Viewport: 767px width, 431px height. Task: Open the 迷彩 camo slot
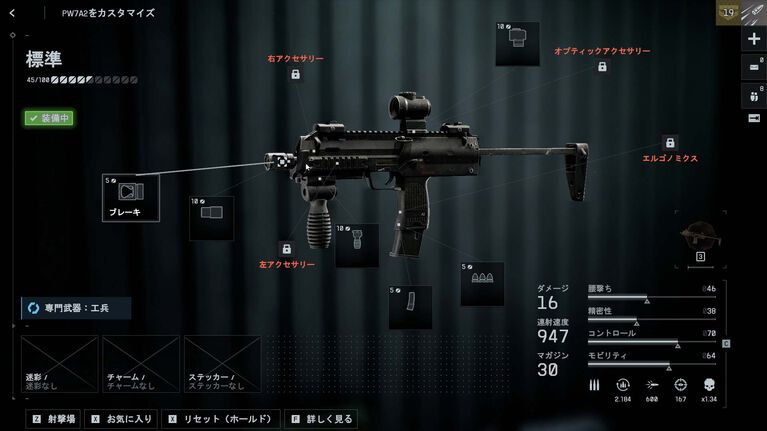point(59,363)
